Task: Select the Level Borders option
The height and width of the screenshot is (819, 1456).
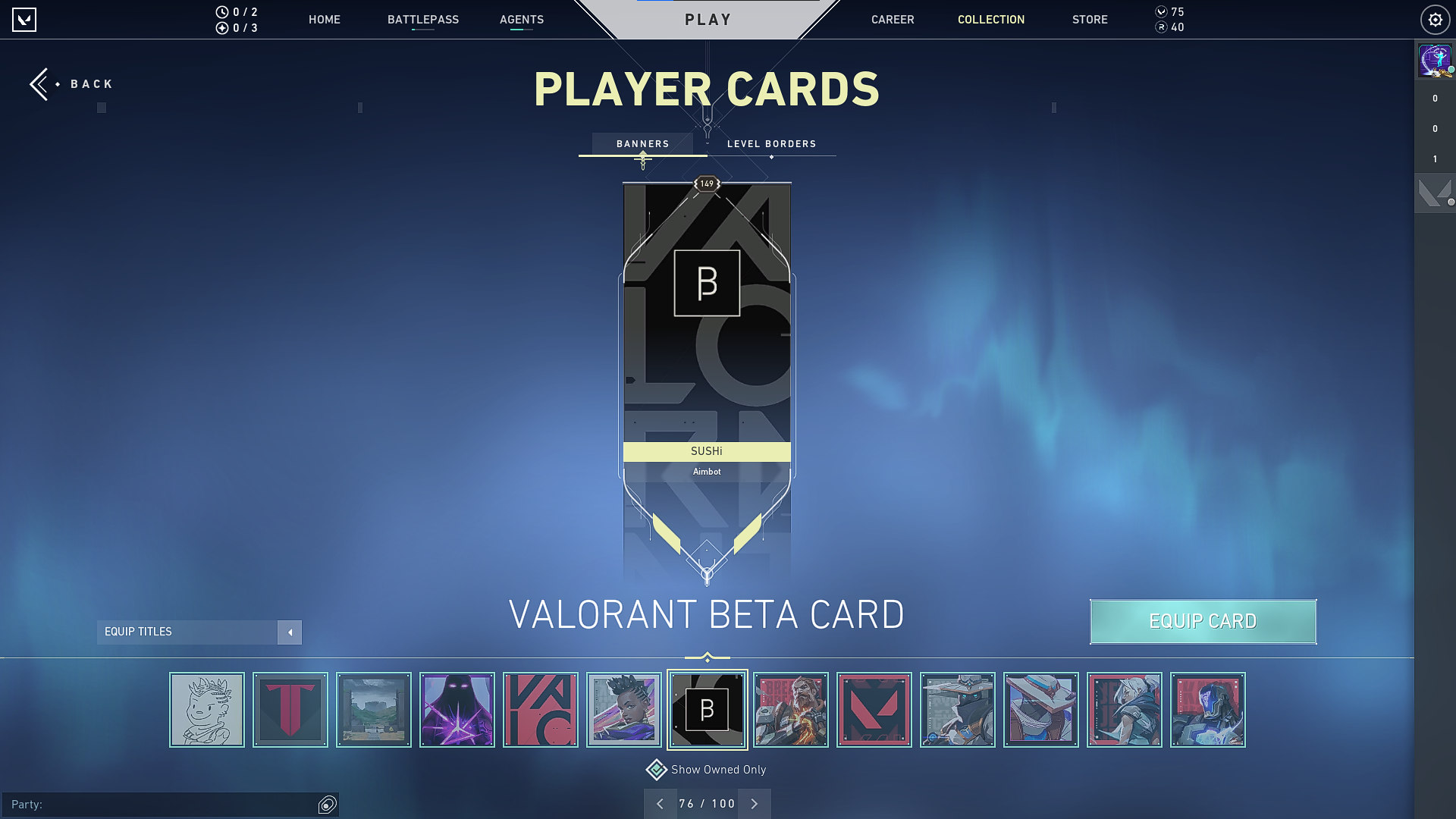Action: [770, 143]
